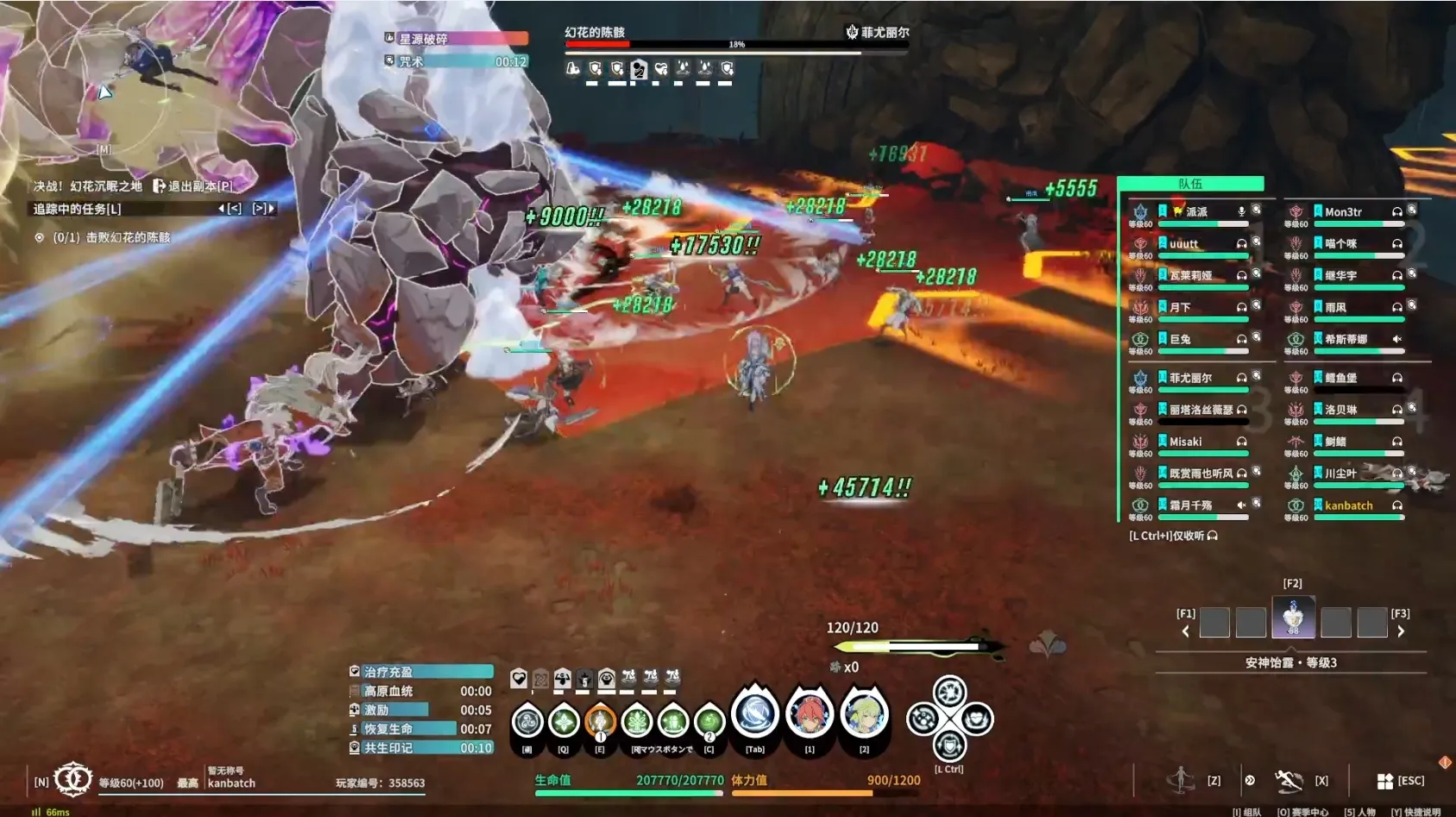Open the main menu grid icon
The width and height of the screenshot is (1456, 817).
click(x=1384, y=781)
